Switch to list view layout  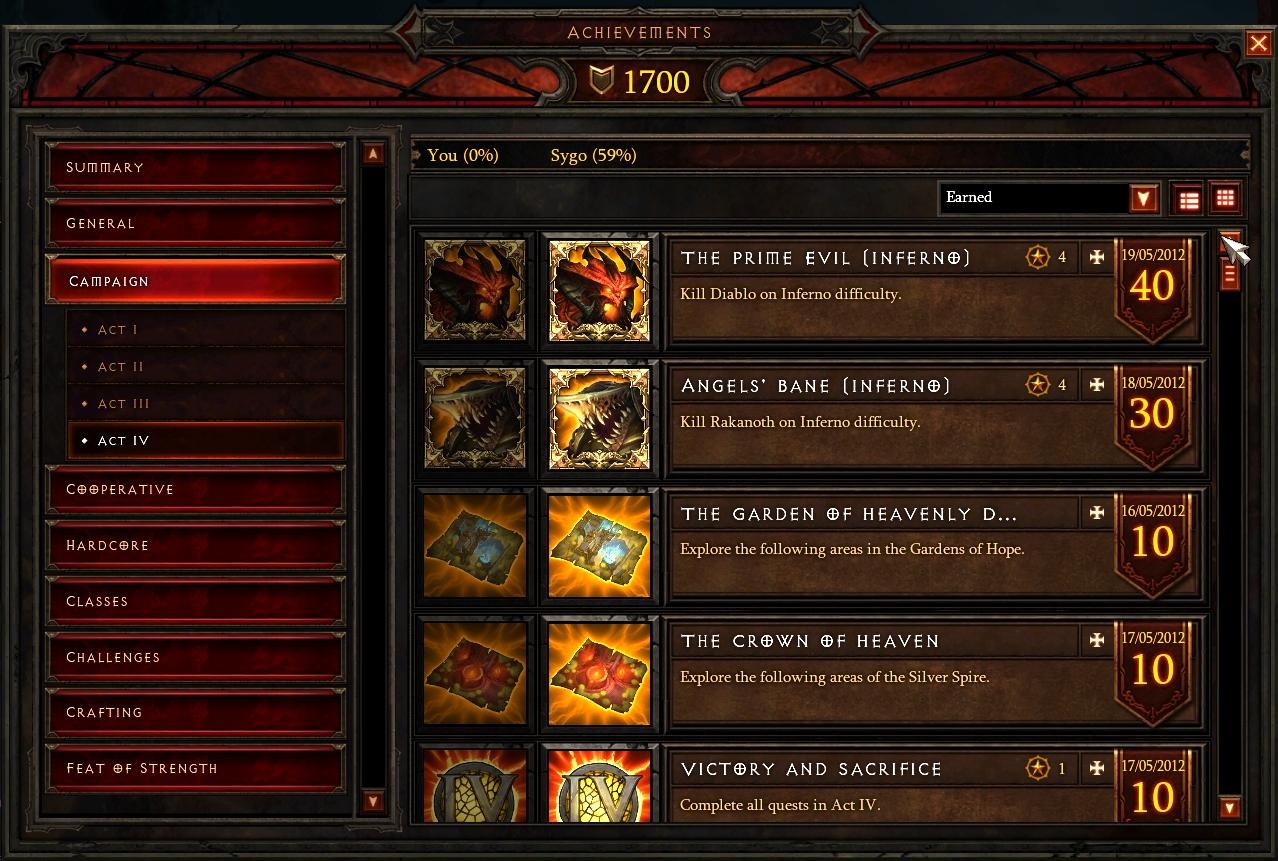point(1189,199)
